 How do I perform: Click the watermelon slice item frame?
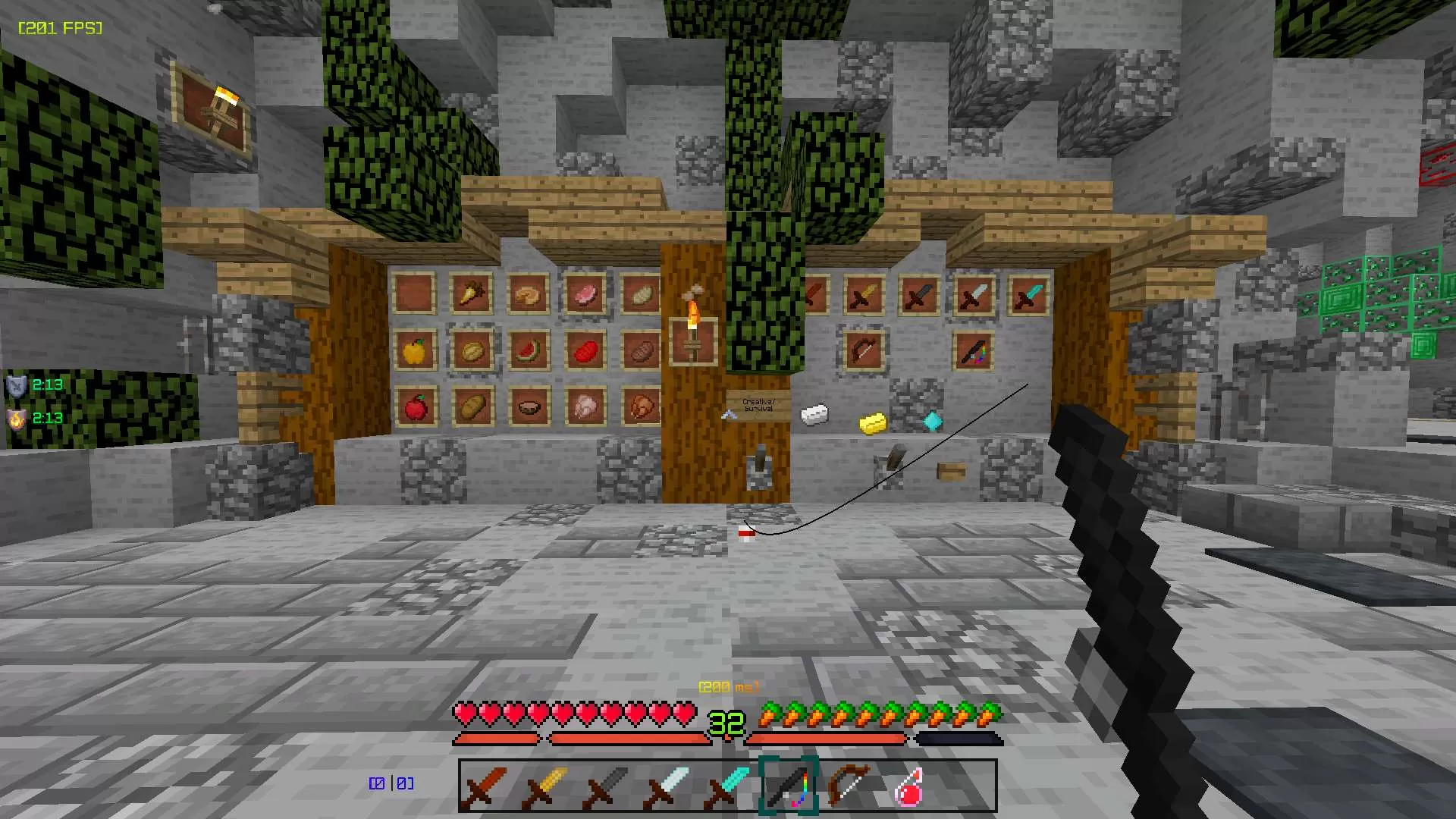529,351
